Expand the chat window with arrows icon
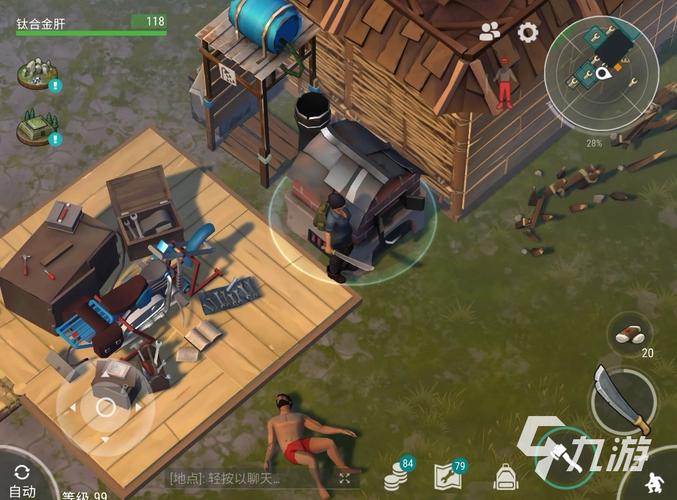The width and height of the screenshot is (677, 500). pos(346,479)
